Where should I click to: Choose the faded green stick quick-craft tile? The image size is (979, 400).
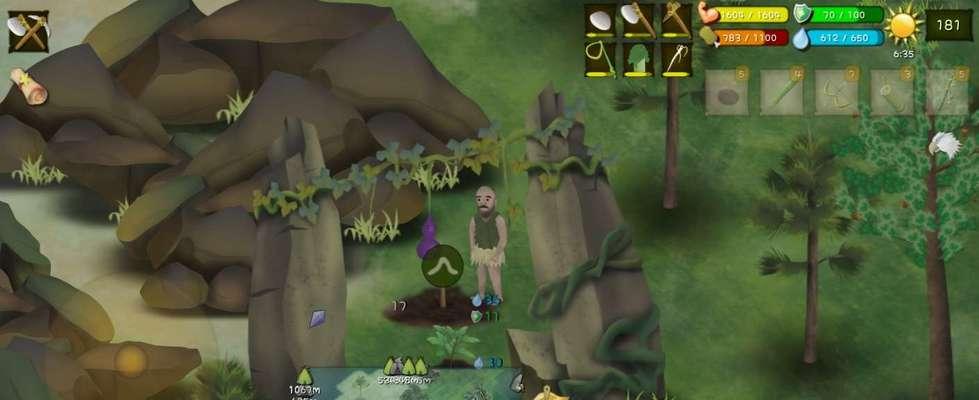click(x=781, y=93)
